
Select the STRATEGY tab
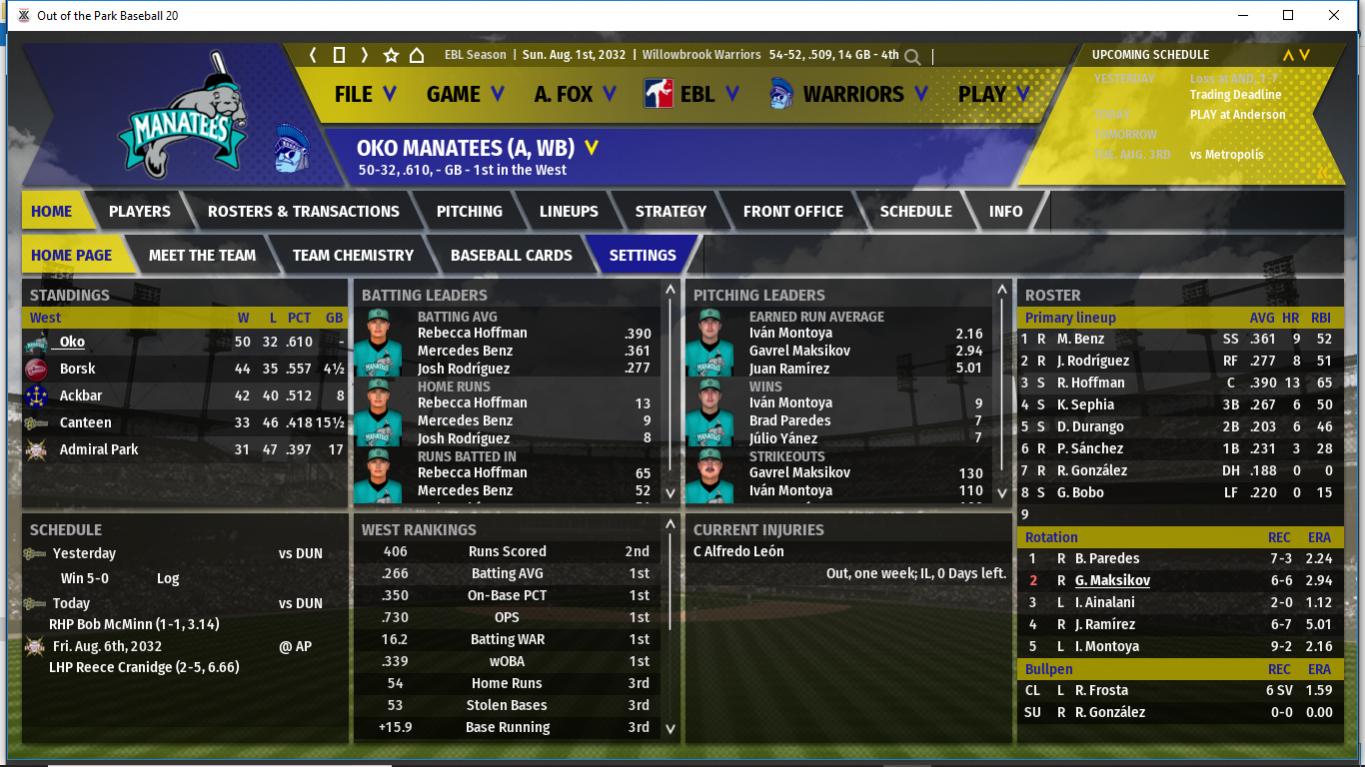click(x=670, y=211)
